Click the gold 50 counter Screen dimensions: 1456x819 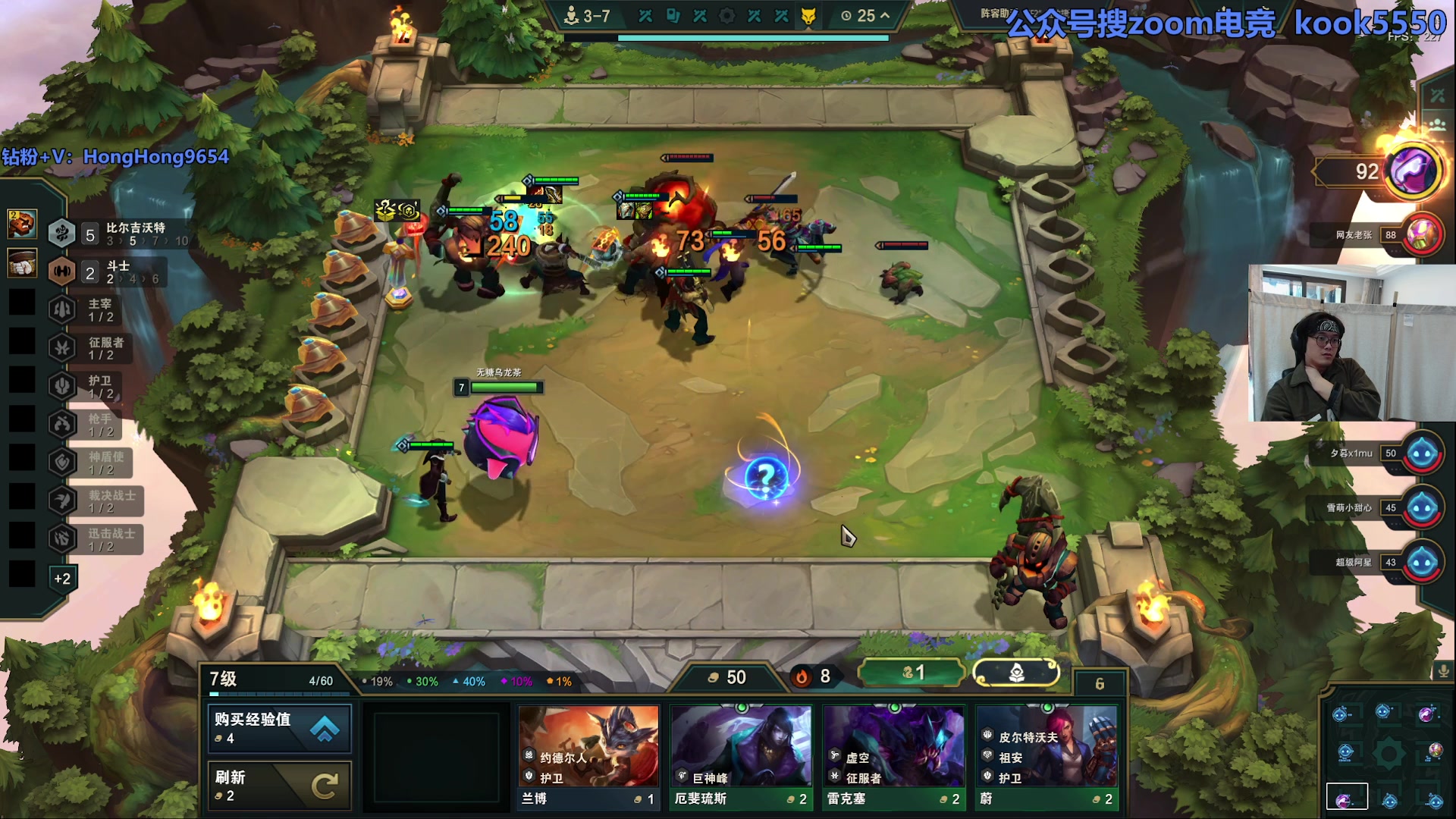[728, 677]
